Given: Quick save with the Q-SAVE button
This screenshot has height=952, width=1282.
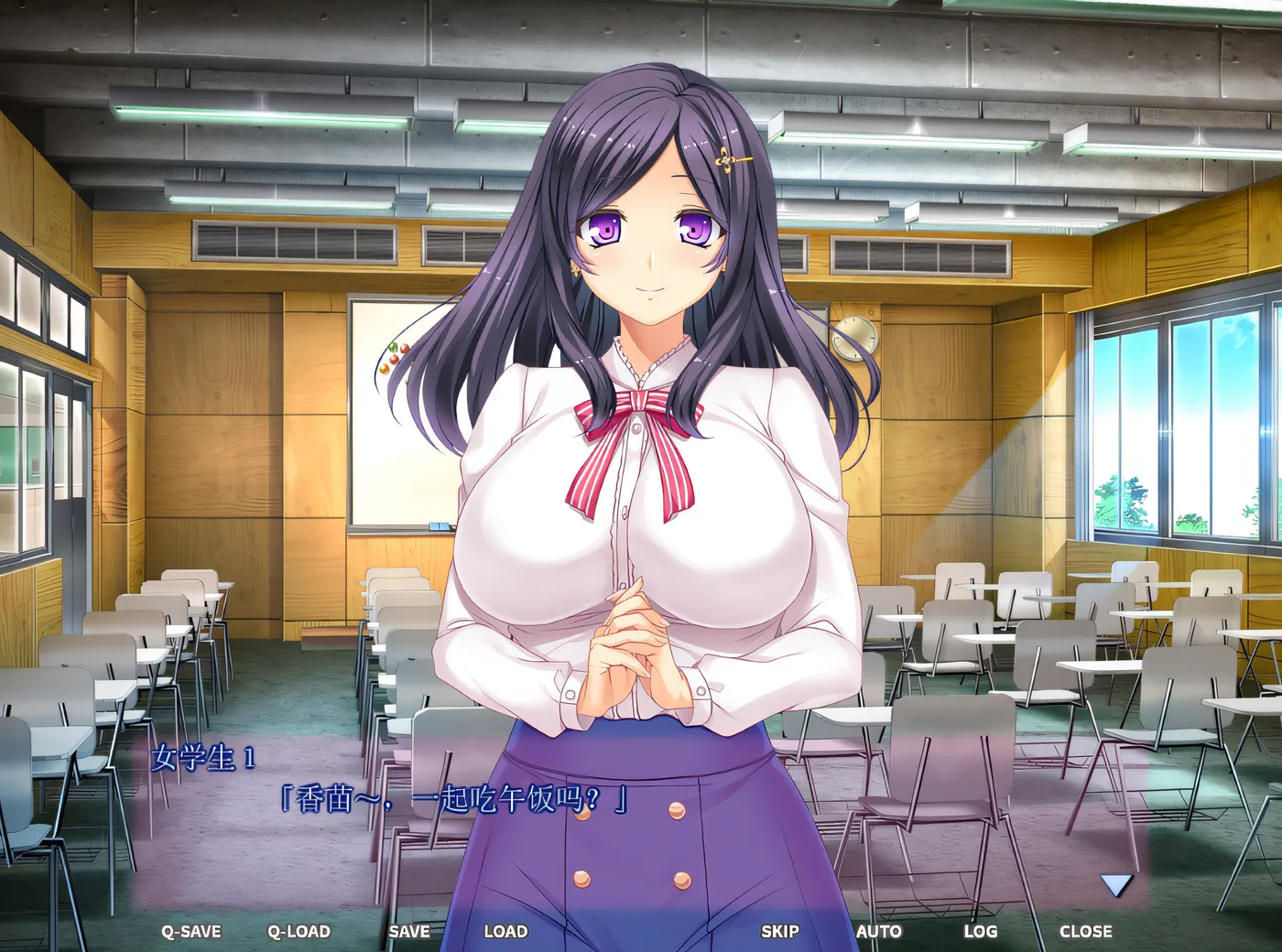Looking at the screenshot, I should [x=191, y=932].
